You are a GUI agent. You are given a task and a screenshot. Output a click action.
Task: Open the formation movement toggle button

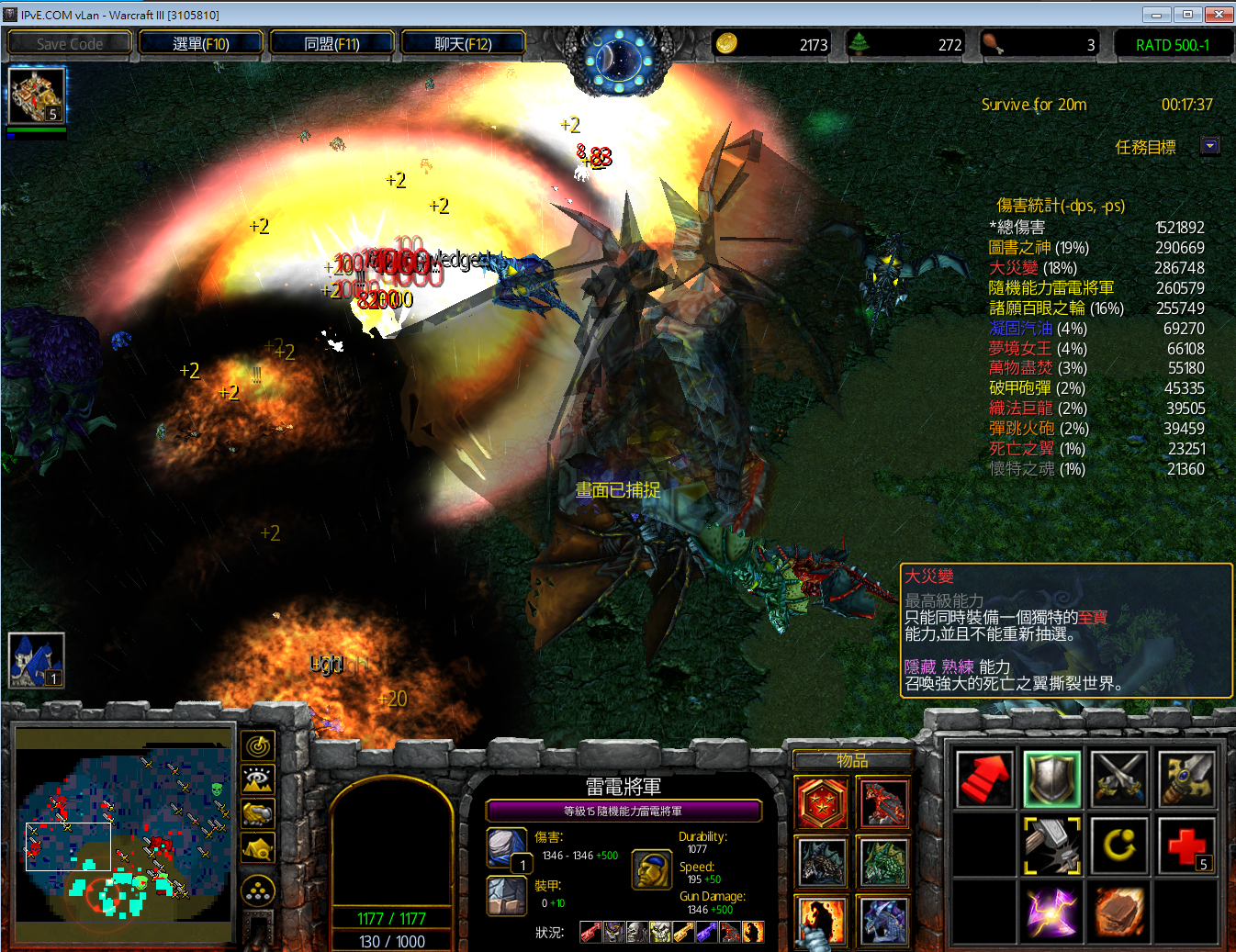(258, 890)
